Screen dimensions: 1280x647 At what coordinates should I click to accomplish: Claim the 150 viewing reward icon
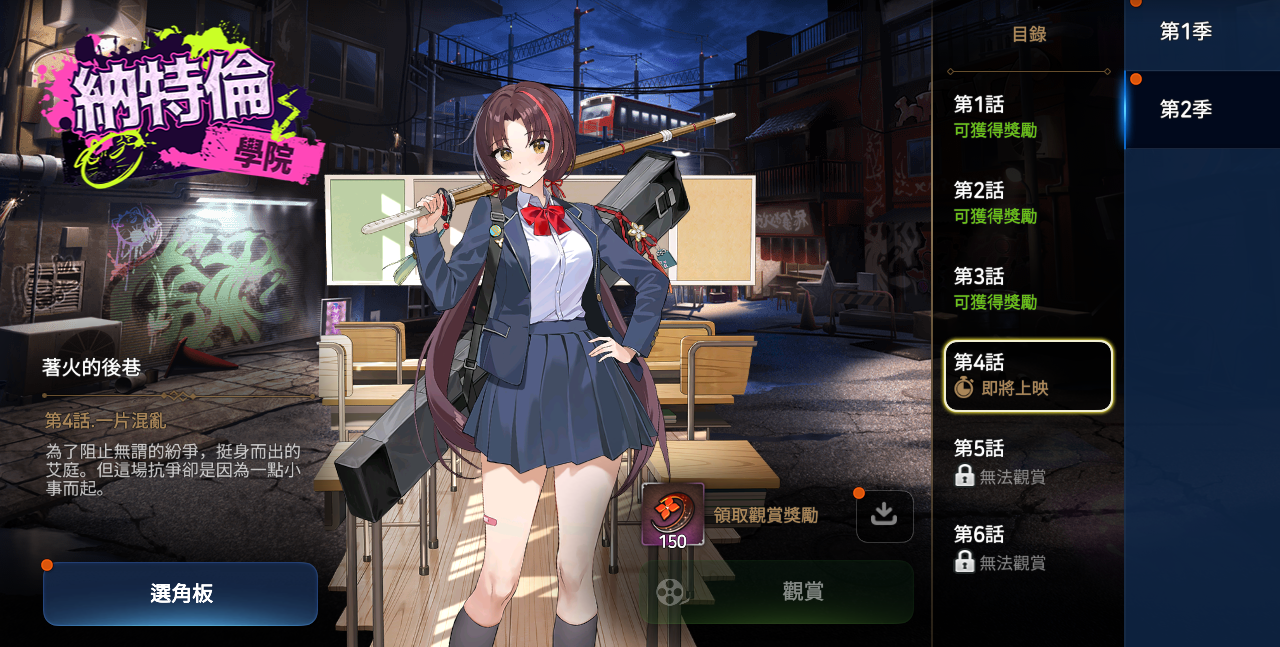672,516
